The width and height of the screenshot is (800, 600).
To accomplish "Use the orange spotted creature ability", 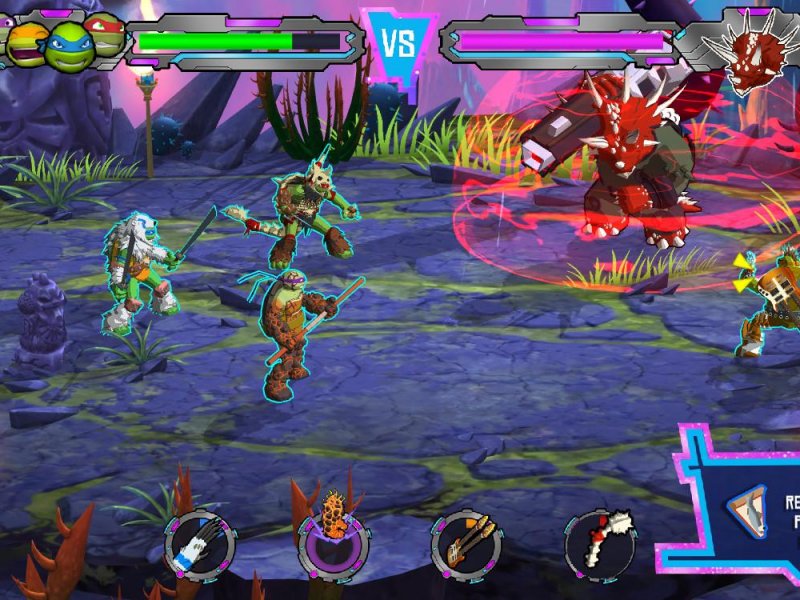I will tap(333, 546).
